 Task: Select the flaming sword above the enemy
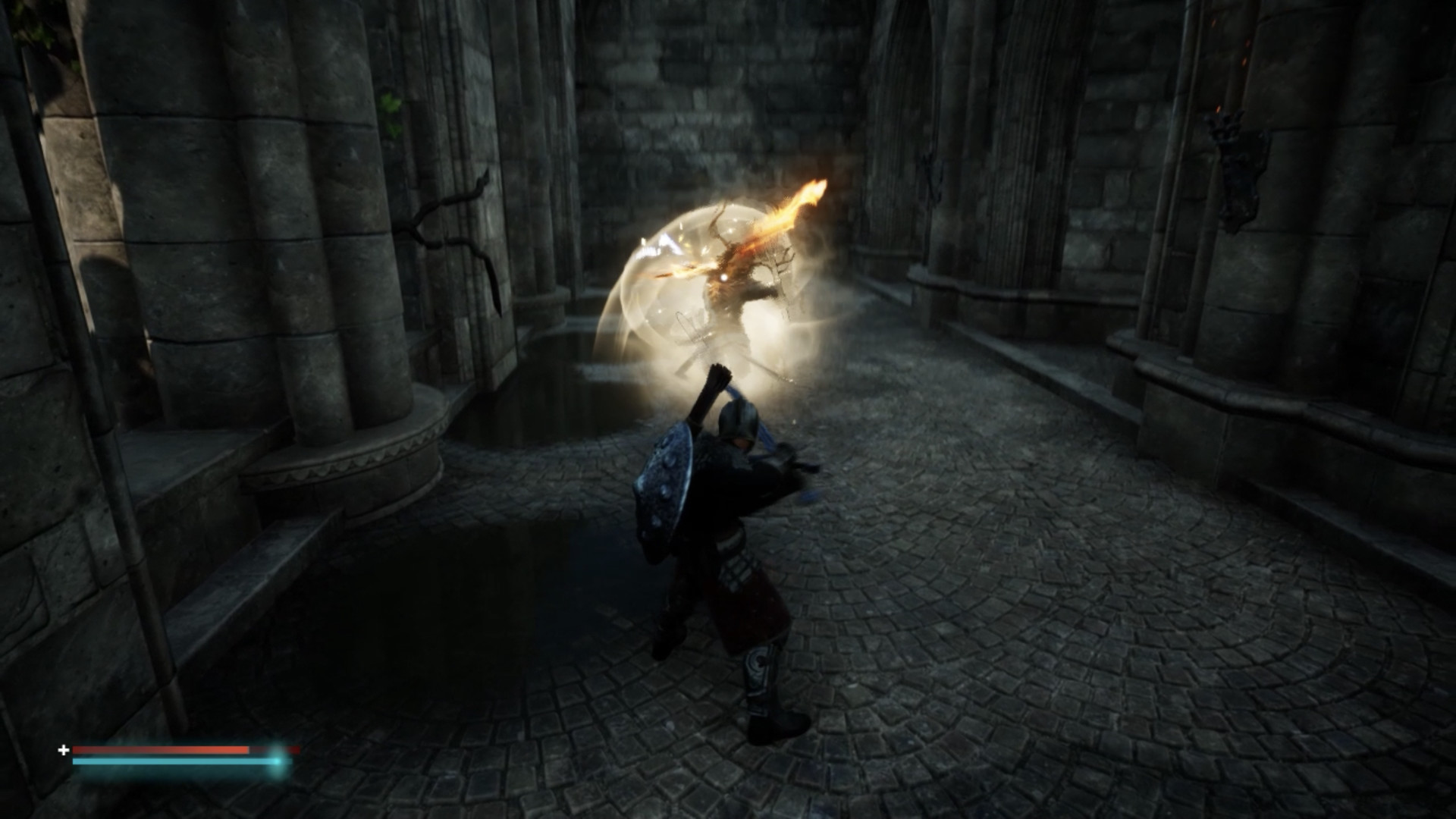789,212
